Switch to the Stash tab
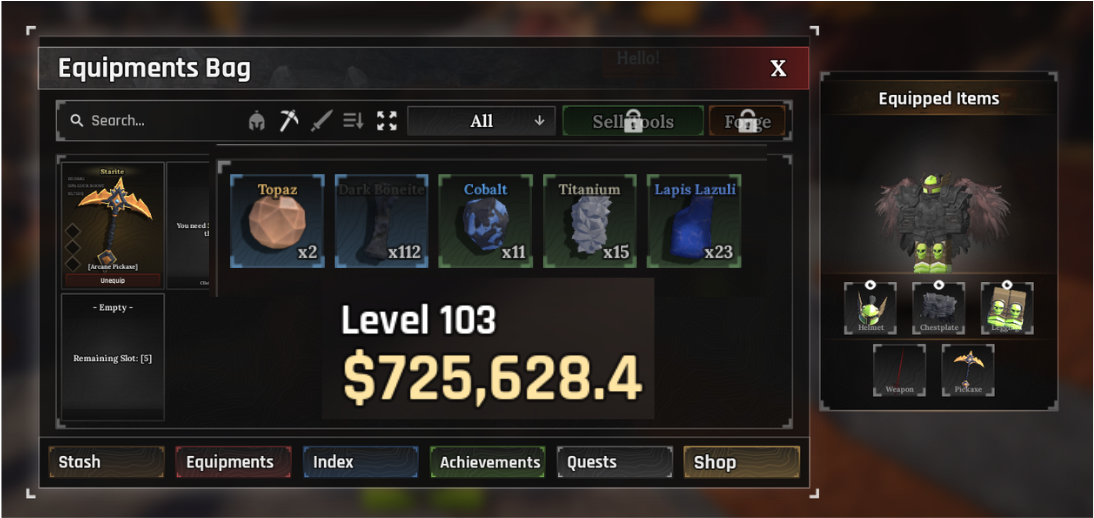Viewport: 1094px width, 518px height. pos(94,462)
